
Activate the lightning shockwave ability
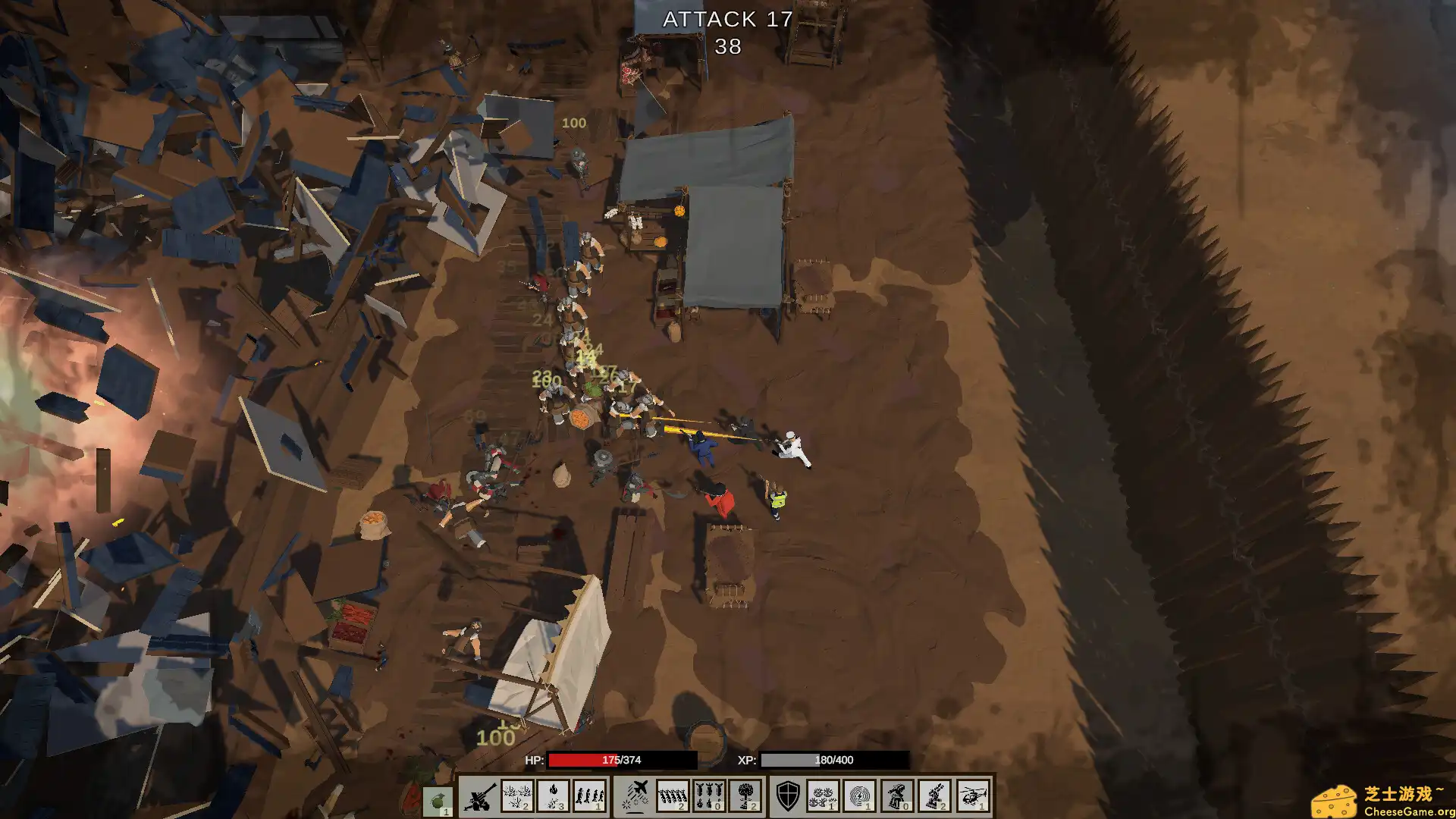pyautogui.click(x=860, y=796)
